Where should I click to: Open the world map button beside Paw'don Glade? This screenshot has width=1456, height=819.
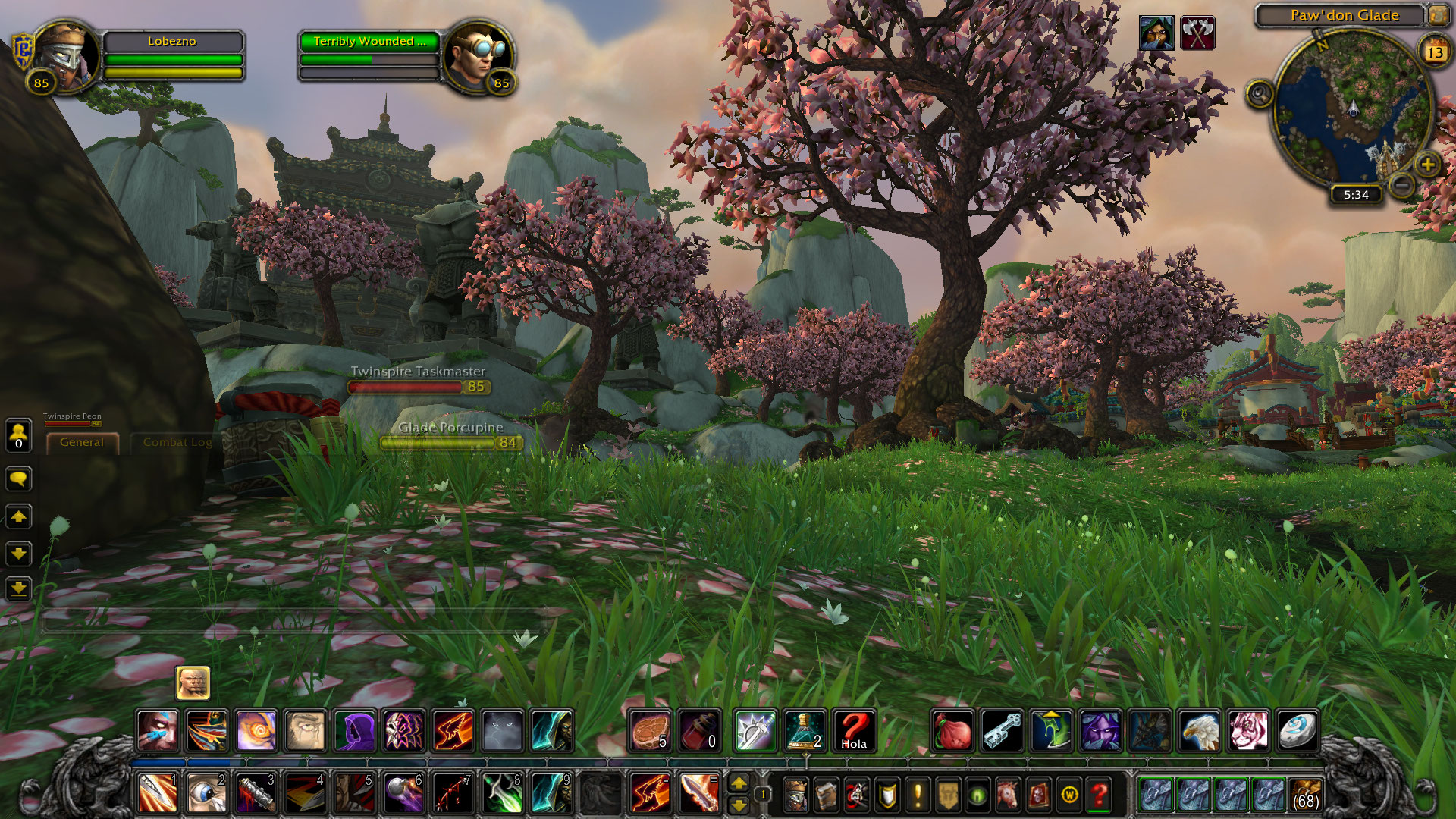coord(1438,15)
